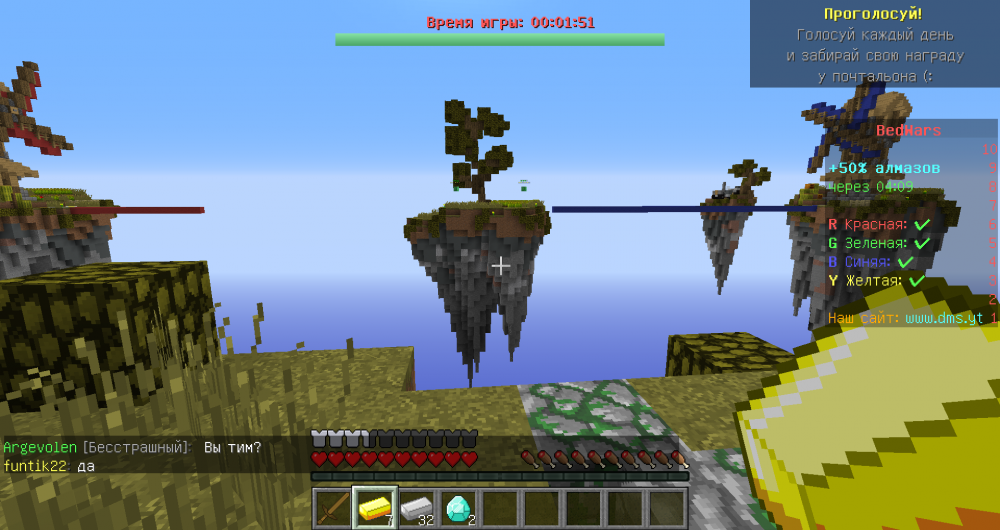Select the wooden sword hotbar slot
Image resolution: width=1000 pixels, height=530 pixels.
333,509
